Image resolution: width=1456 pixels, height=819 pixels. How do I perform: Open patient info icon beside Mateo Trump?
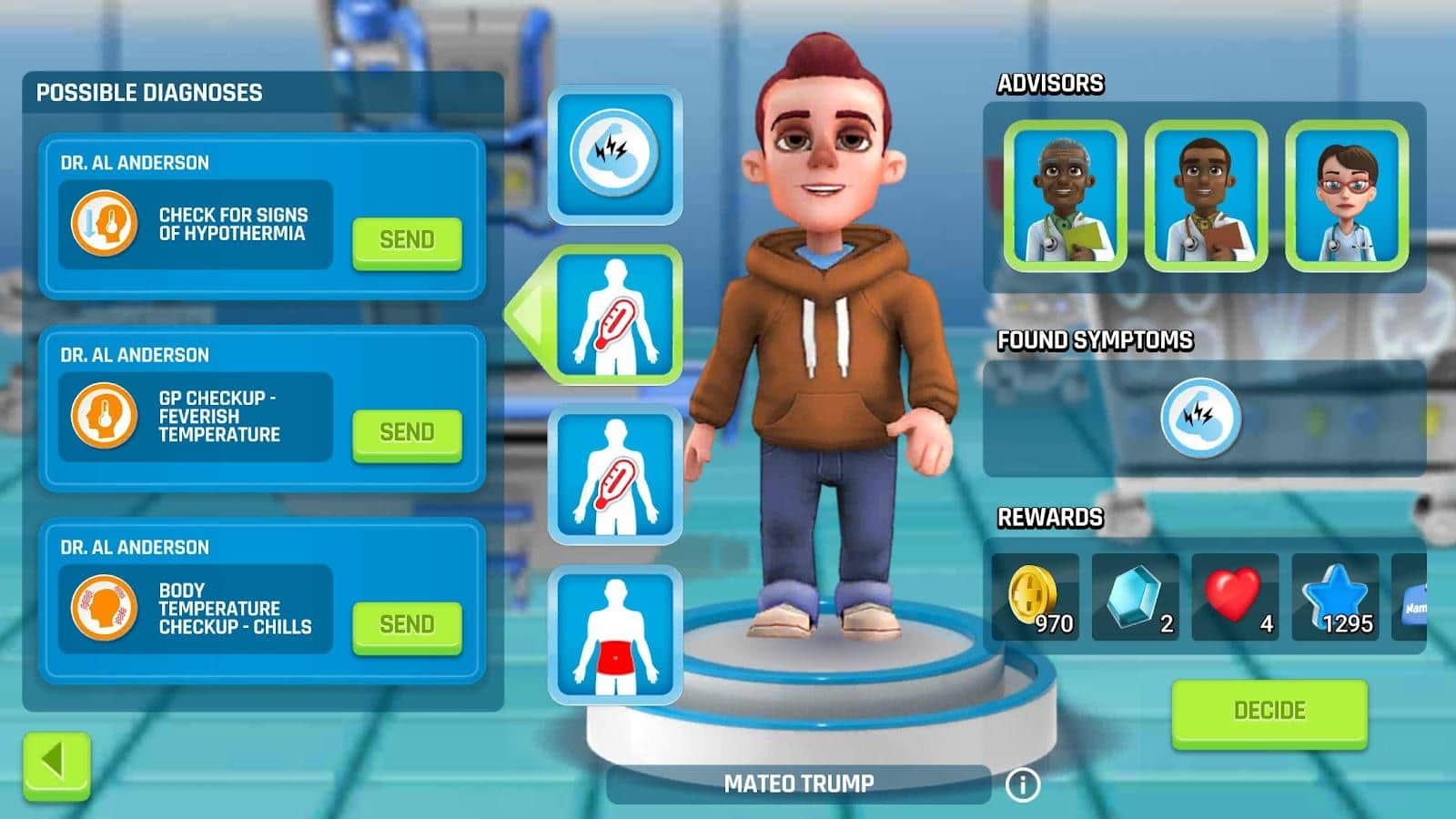point(1022,784)
